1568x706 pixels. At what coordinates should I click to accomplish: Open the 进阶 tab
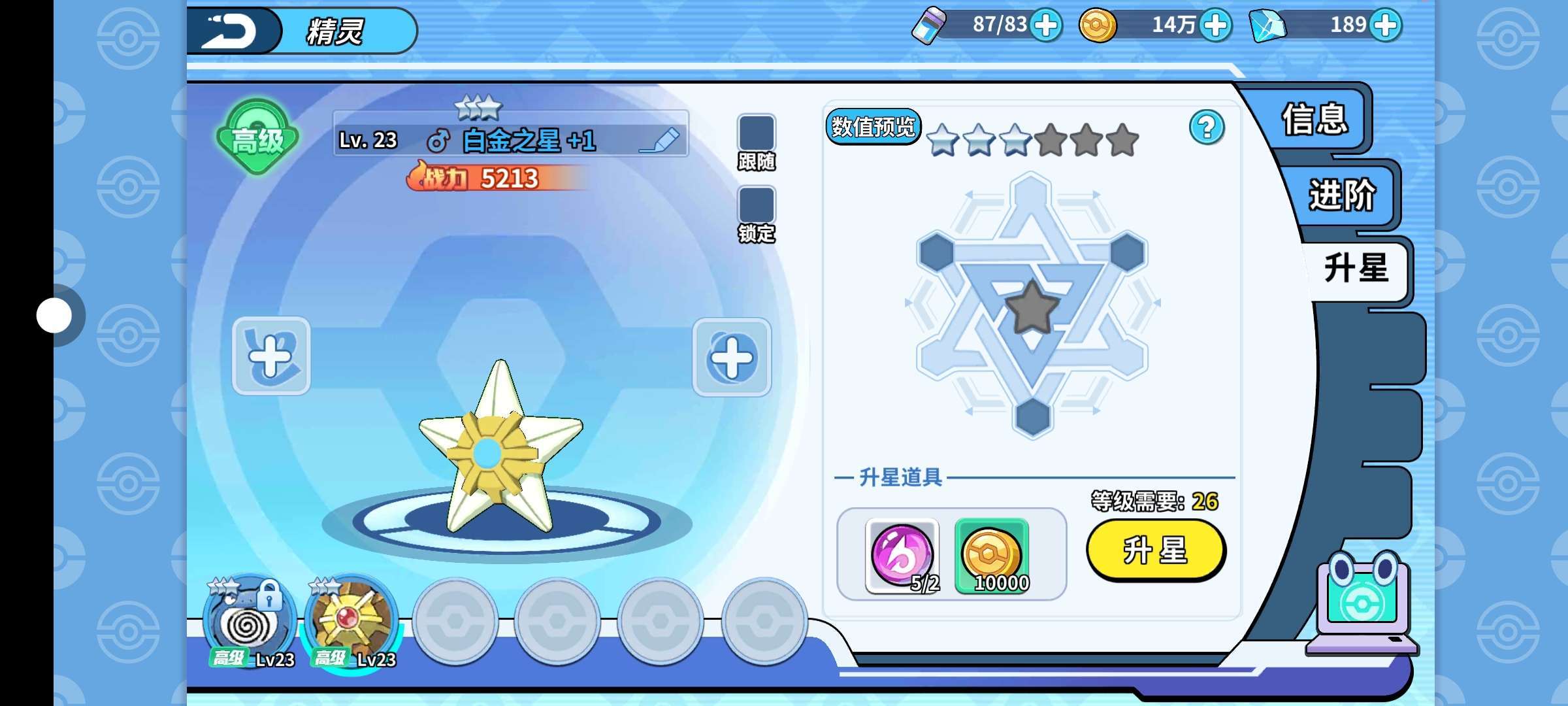point(1341,195)
